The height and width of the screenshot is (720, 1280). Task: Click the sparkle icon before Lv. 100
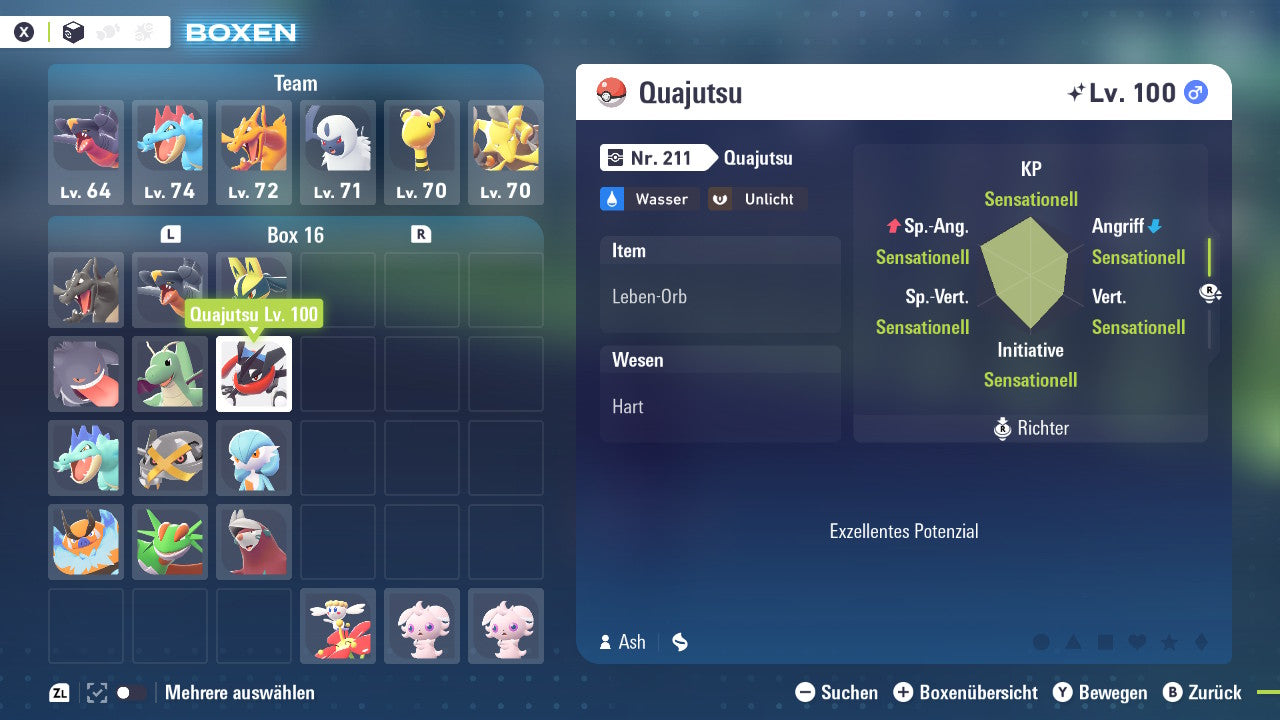(x=1077, y=92)
